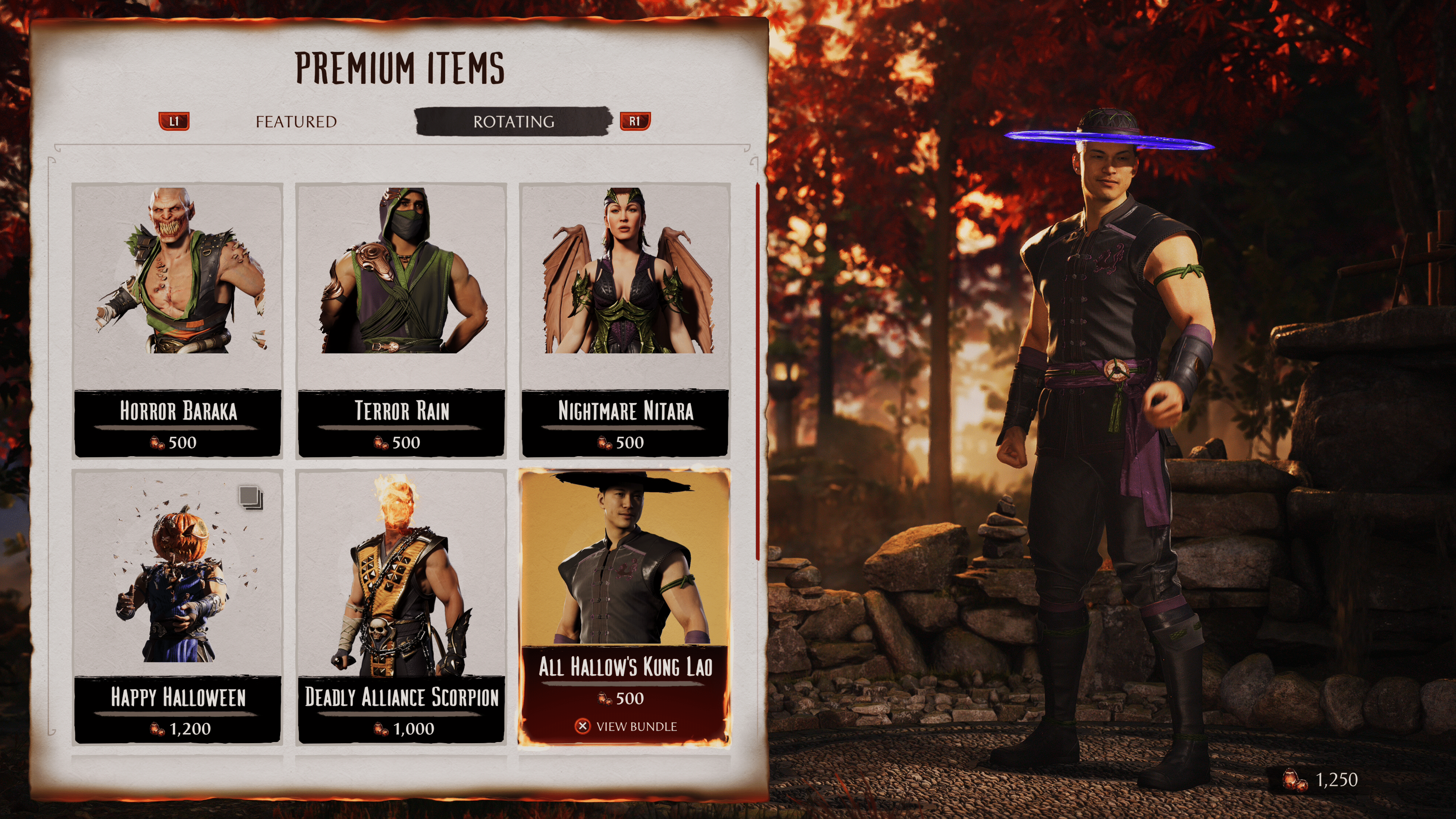1456x819 pixels.
Task: Select the Rotating tab
Action: click(x=513, y=121)
